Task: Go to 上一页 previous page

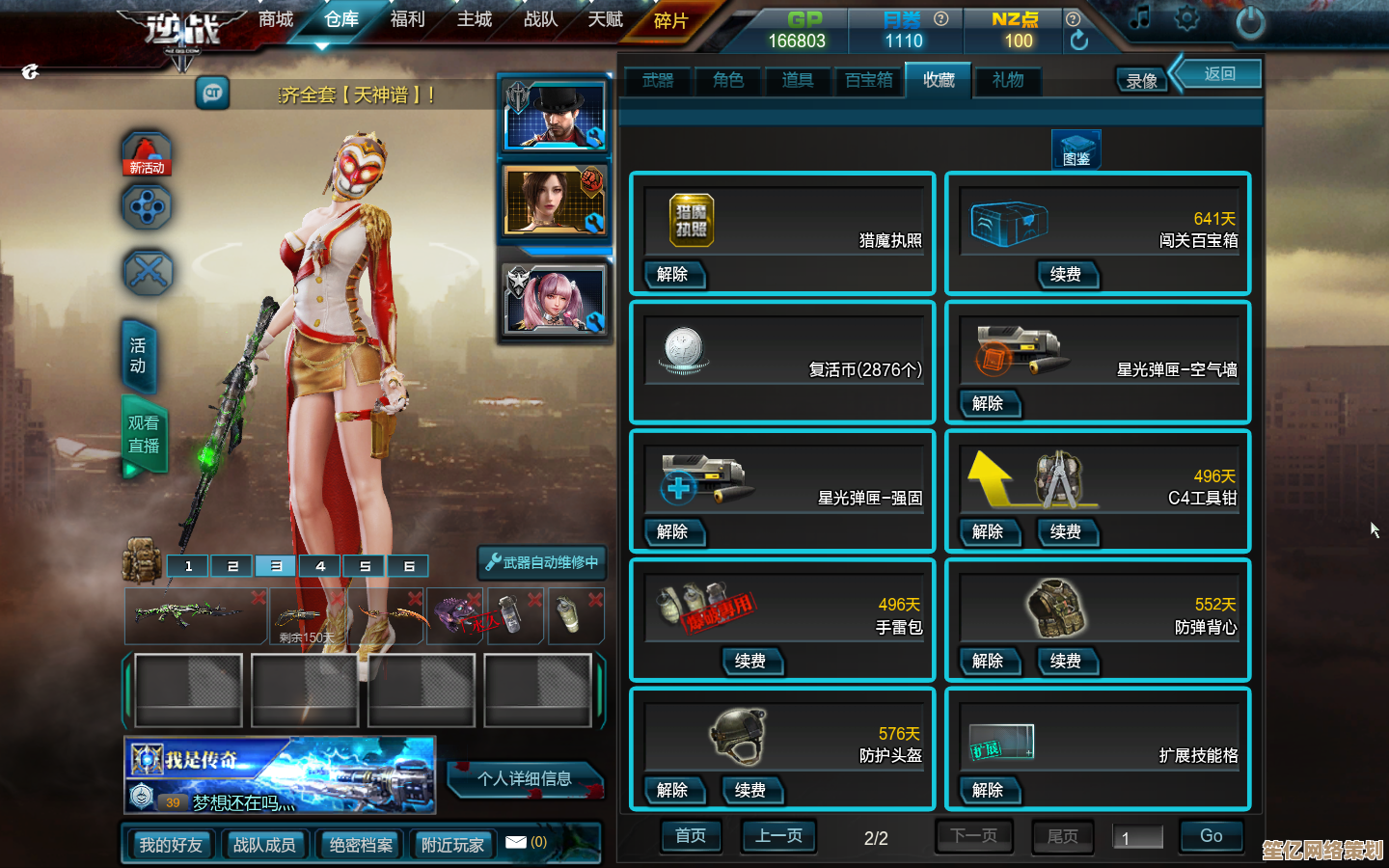Action: point(778,836)
